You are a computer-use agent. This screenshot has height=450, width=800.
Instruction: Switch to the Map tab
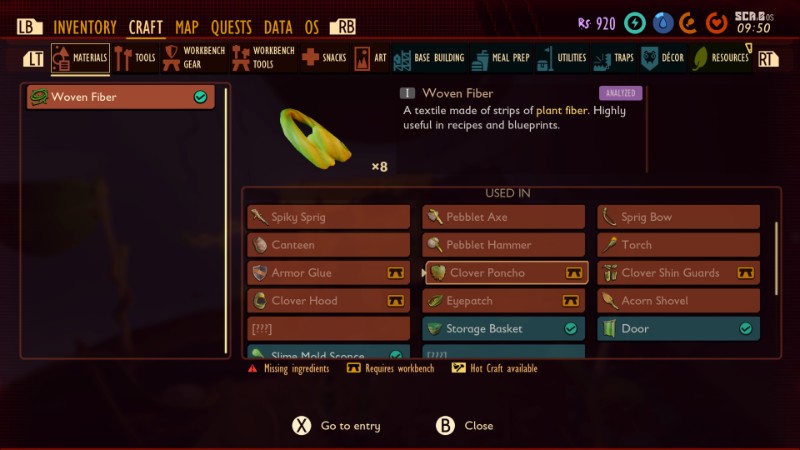point(187,27)
